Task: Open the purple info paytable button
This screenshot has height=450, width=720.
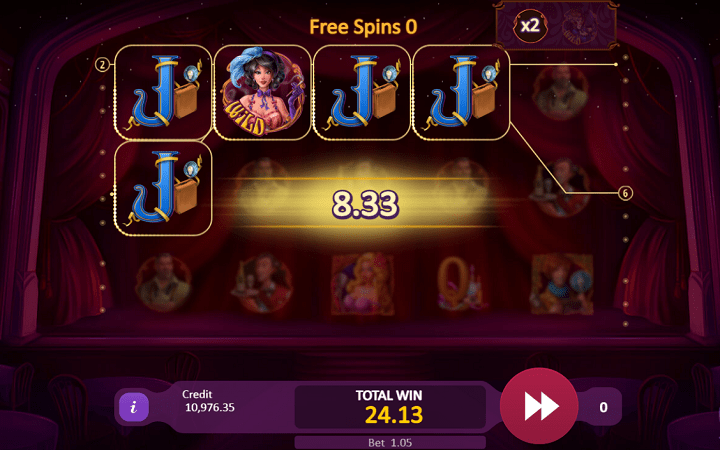Action: 134,407
